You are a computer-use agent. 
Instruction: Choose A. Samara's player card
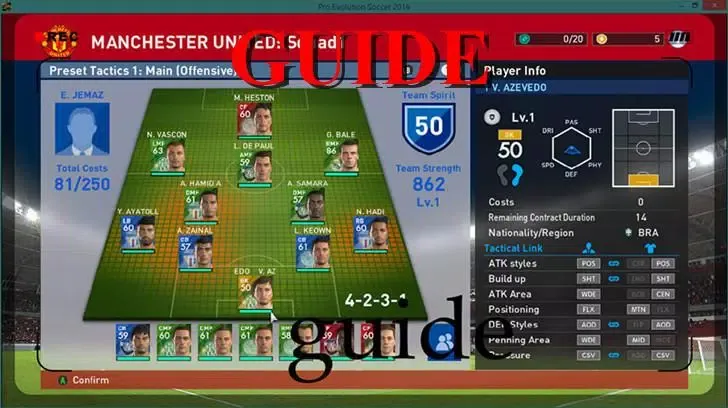(x=307, y=202)
